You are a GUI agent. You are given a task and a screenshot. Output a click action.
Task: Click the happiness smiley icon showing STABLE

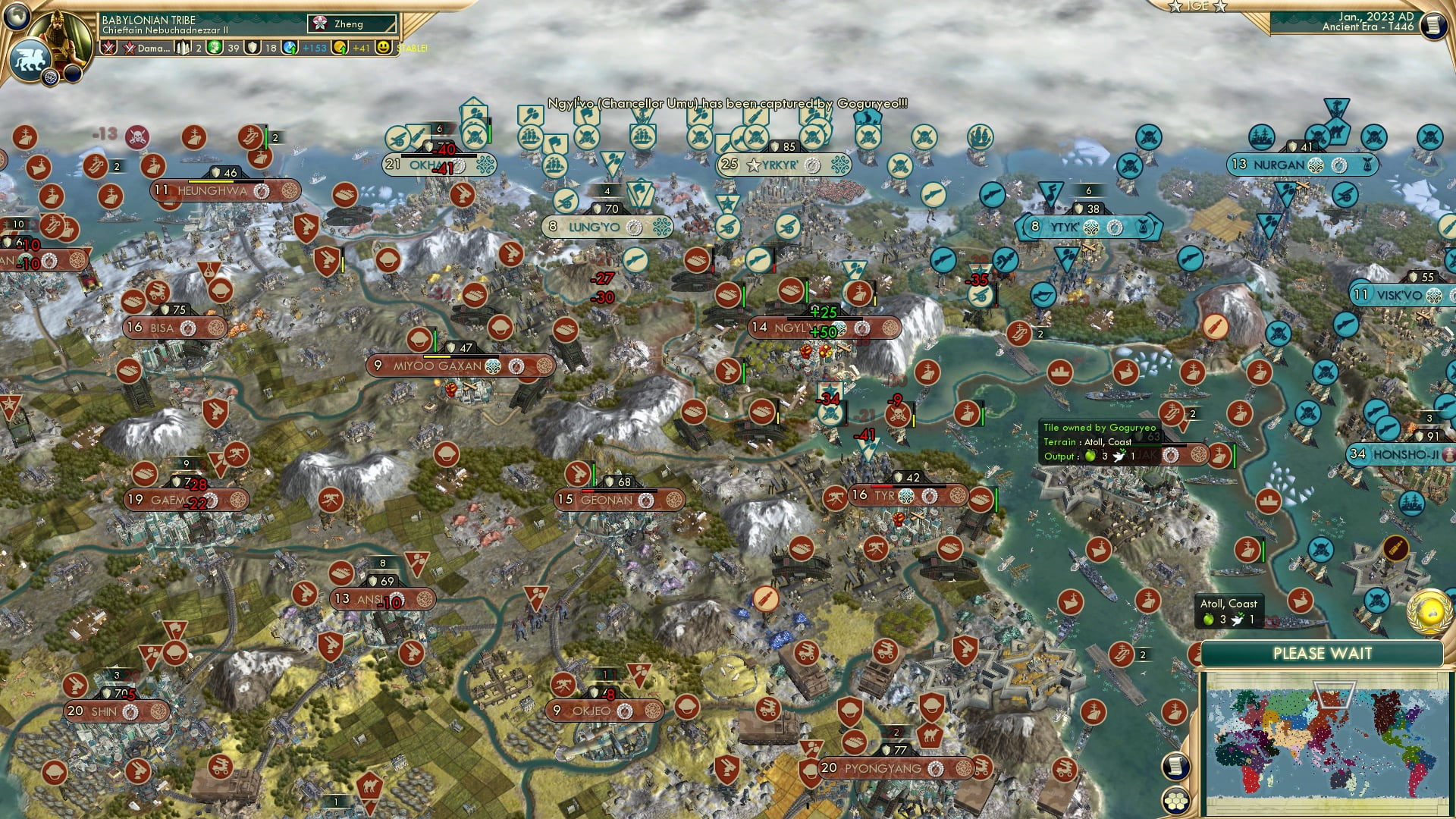point(385,48)
